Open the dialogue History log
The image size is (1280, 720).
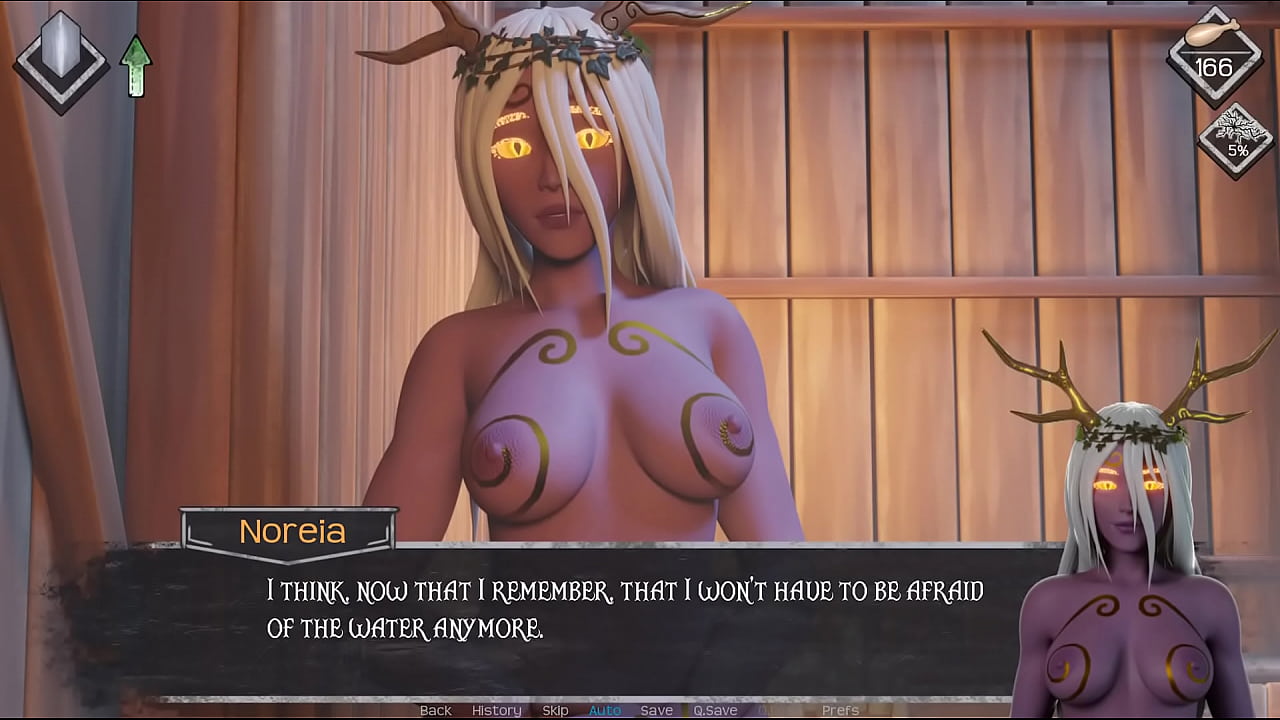point(496,710)
